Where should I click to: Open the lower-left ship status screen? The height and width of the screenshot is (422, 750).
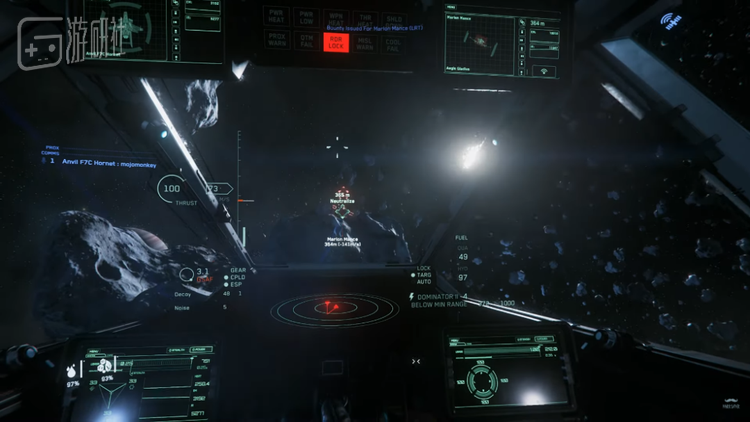point(140,382)
